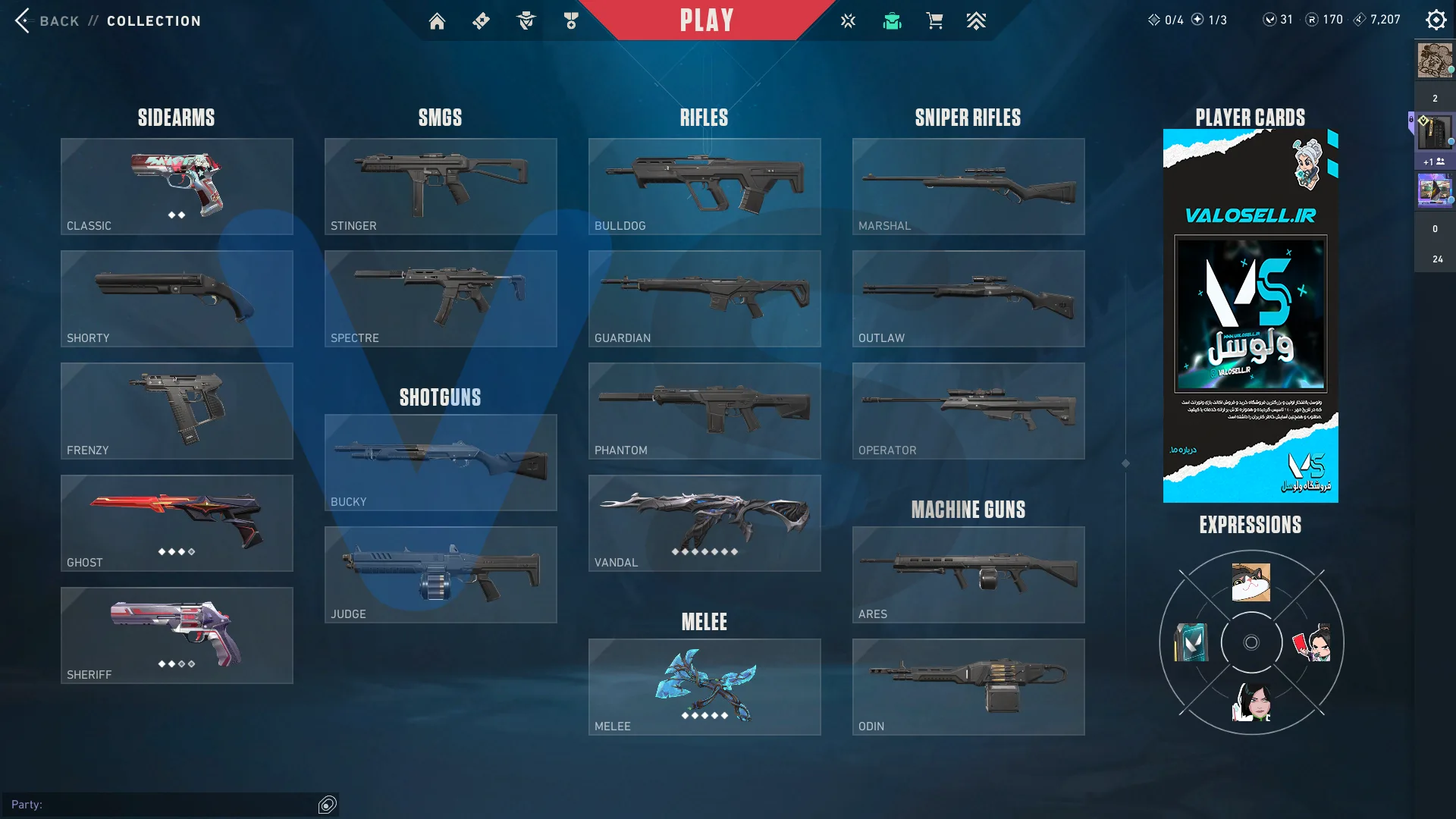Choose the Ghost pistol skin slot

[x=177, y=523]
